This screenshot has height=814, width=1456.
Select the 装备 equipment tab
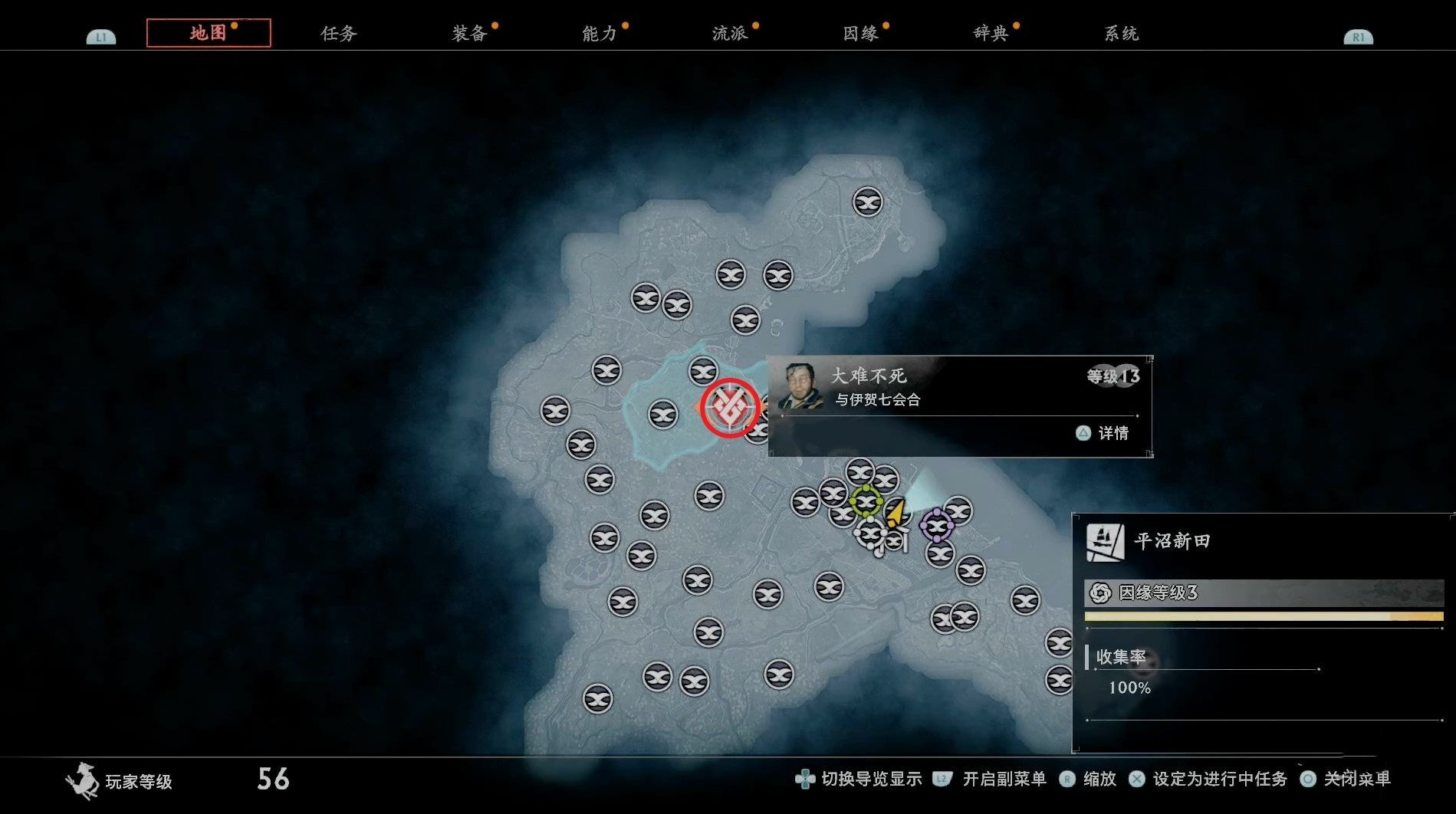(x=468, y=34)
